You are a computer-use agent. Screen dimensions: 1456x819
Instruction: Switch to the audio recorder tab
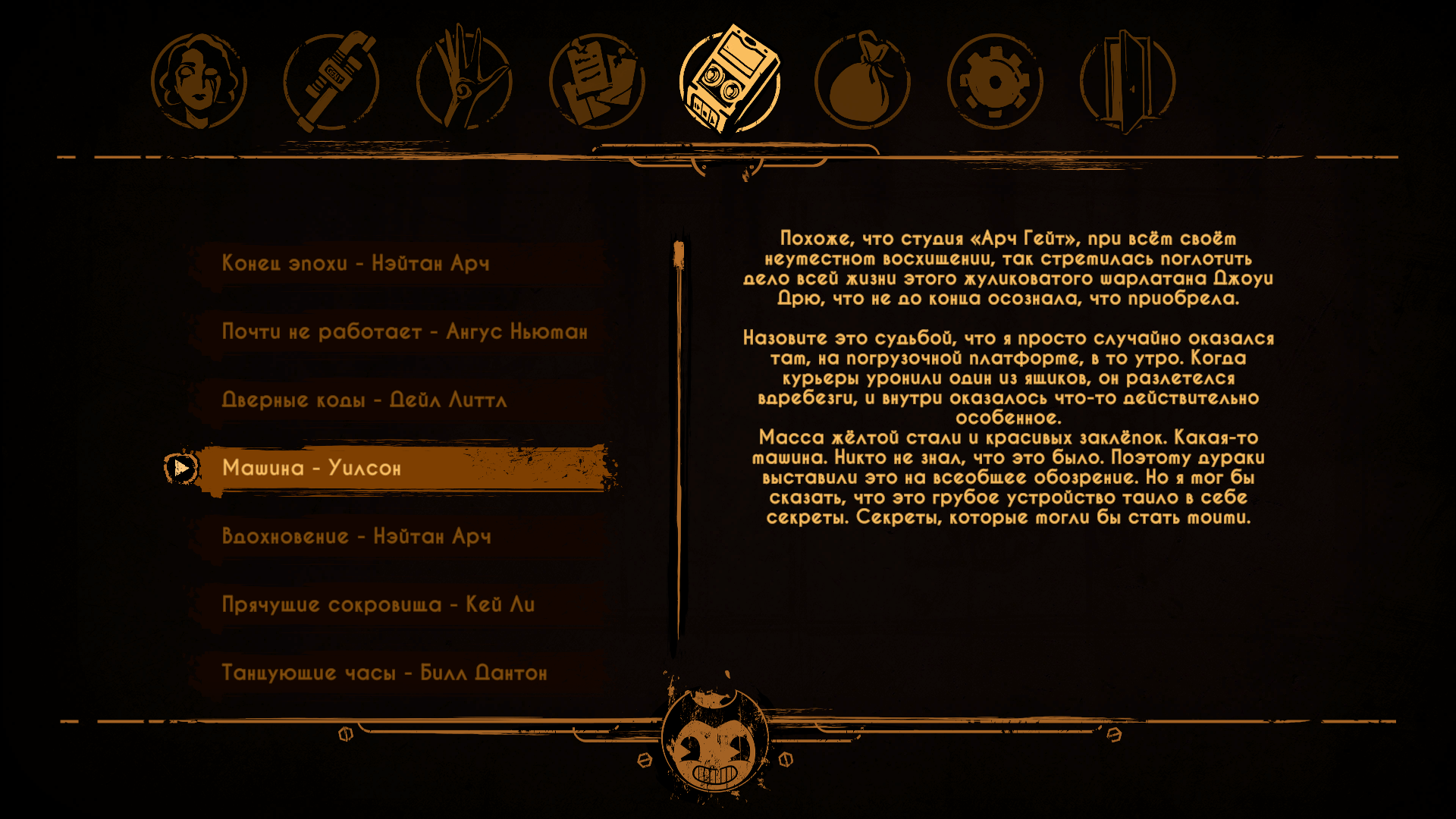pyautogui.click(x=730, y=80)
